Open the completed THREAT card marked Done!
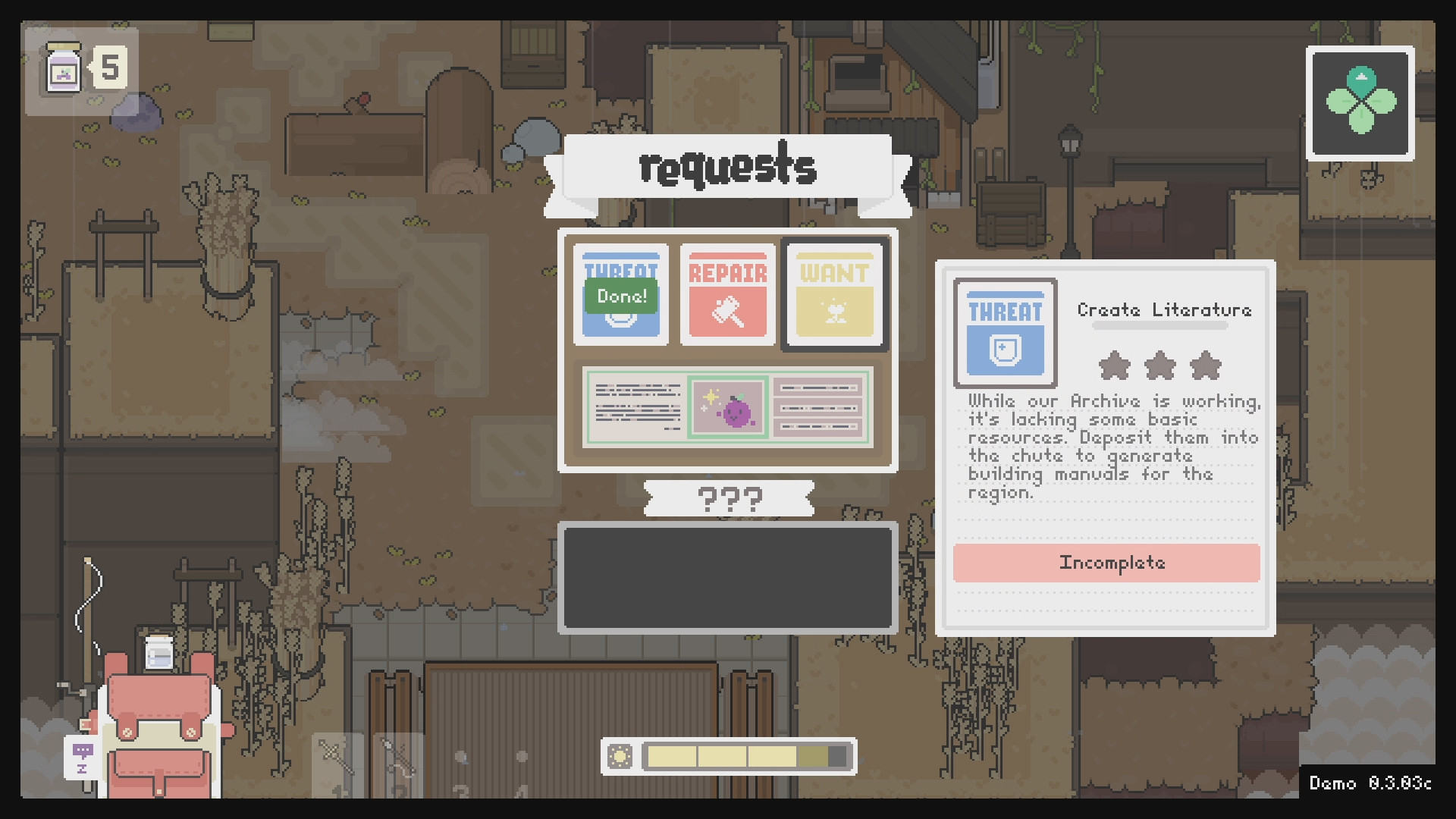This screenshot has width=1456, height=819. pyautogui.click(x=620, y=293)
